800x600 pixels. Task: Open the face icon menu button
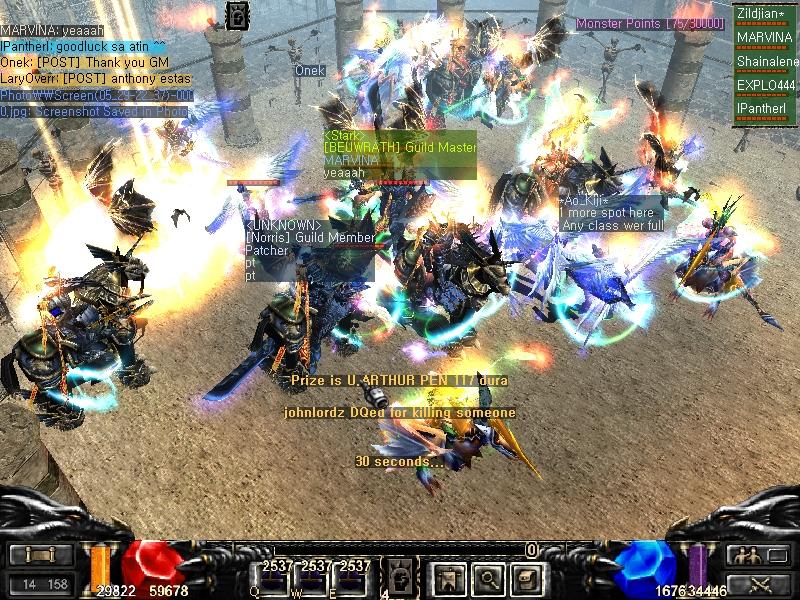tap(526, 576)
